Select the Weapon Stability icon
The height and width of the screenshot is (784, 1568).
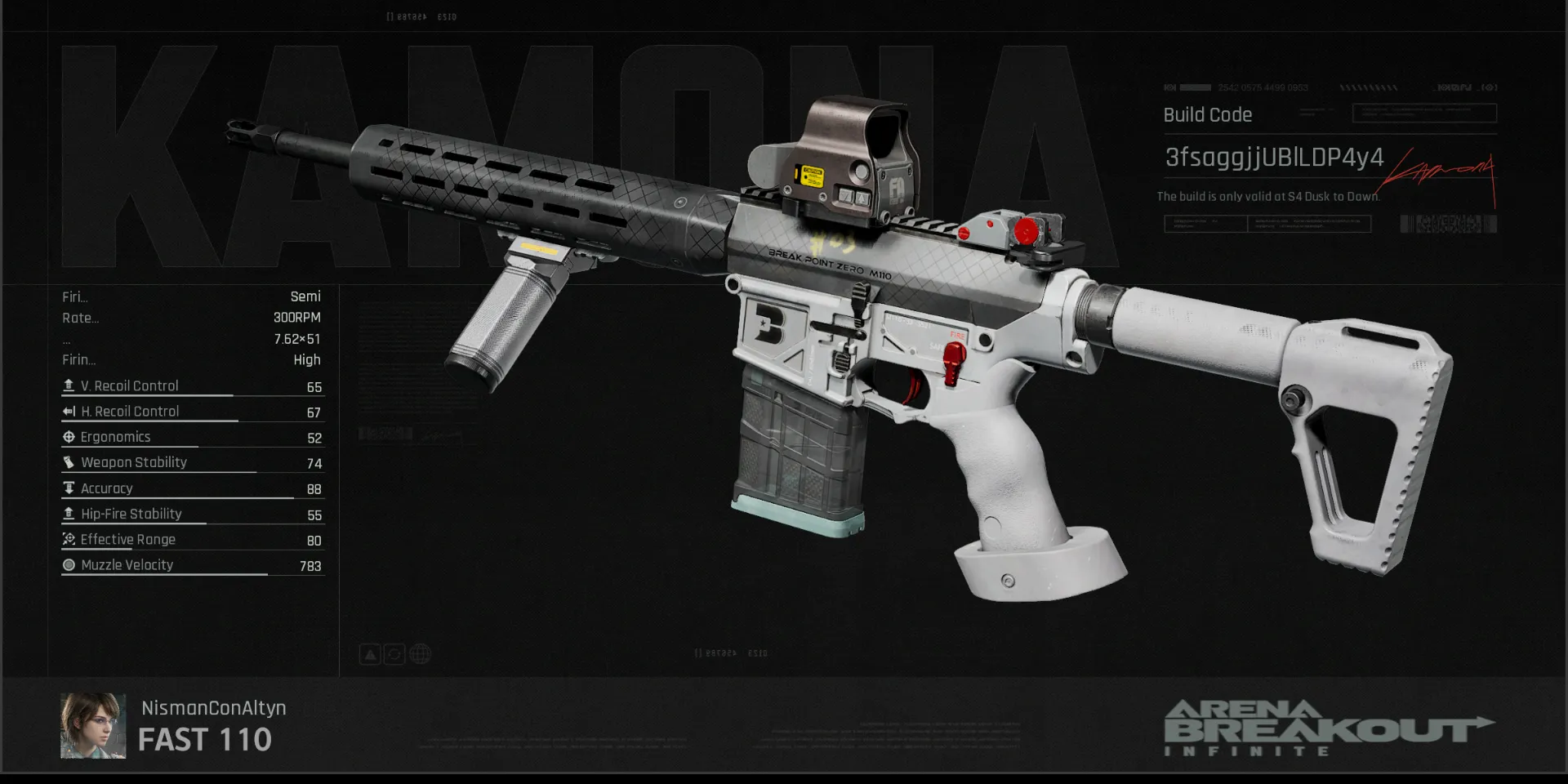[69, 462]
